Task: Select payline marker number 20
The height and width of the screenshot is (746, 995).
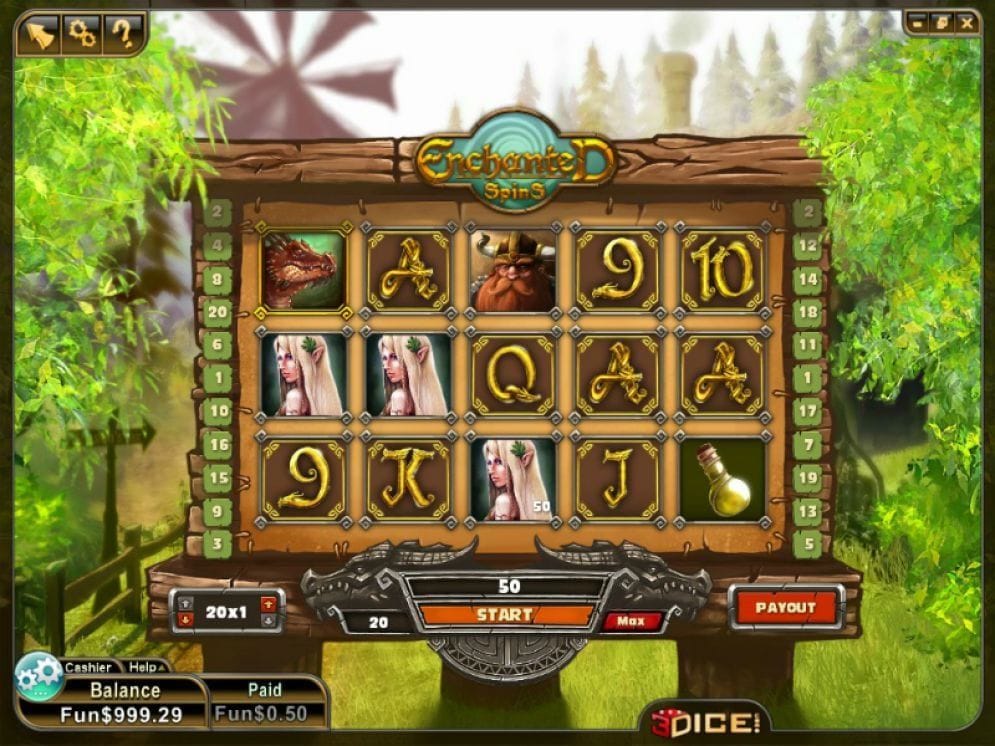Action: click(x=216, y=312)
